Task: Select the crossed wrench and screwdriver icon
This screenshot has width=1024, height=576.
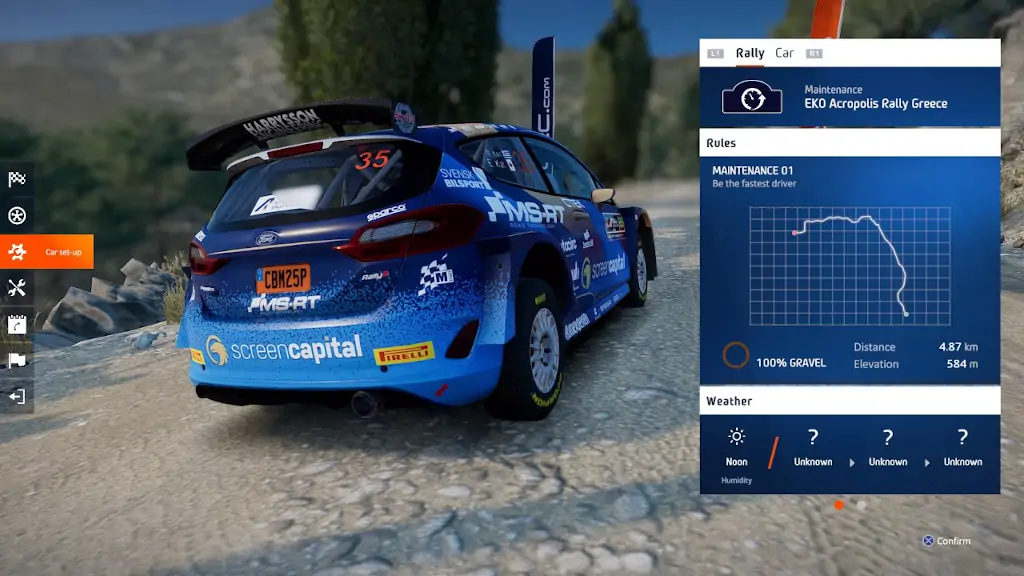Action: [17, 288]
